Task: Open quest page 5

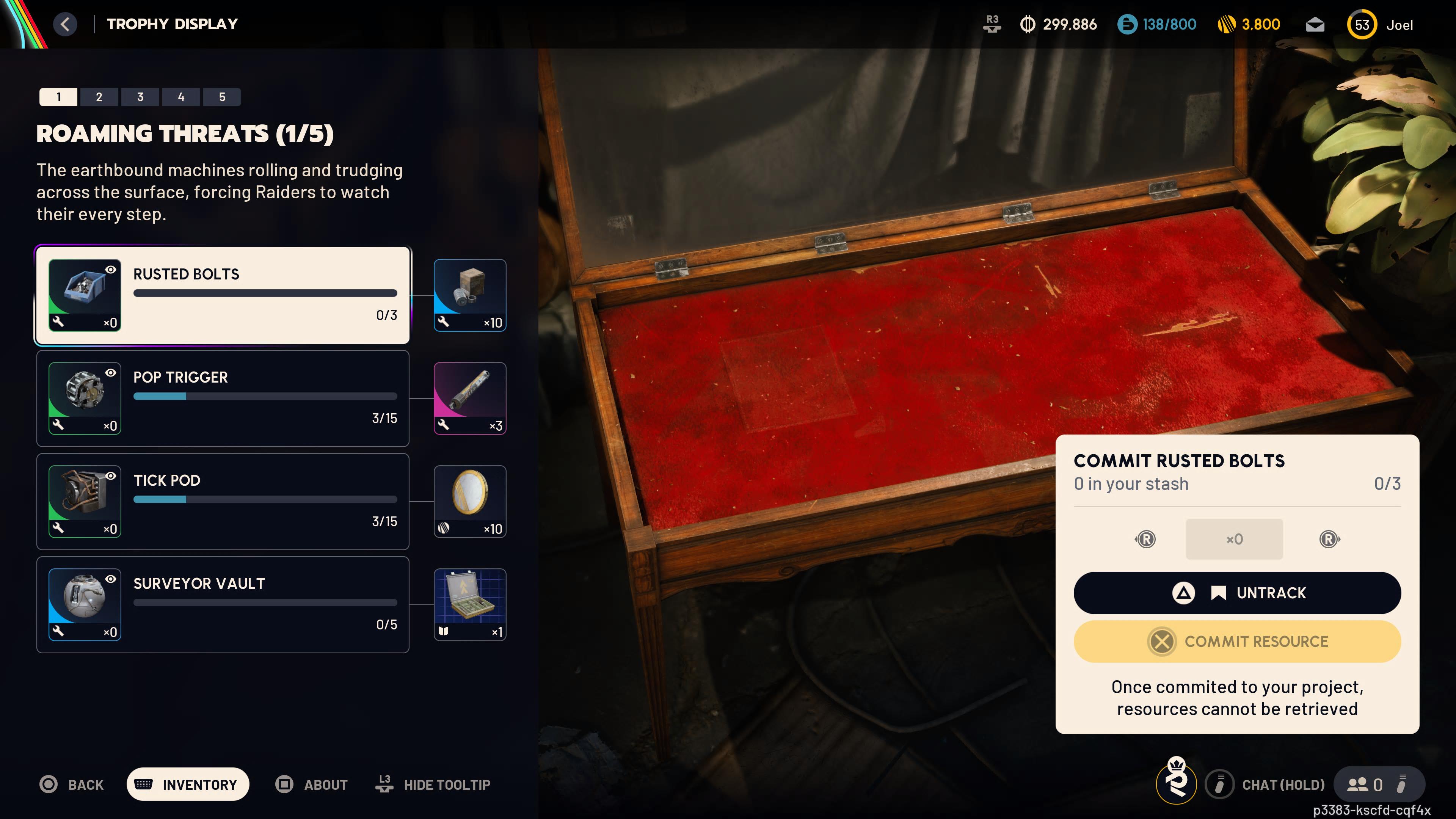Action: click(x=222, y=97)
